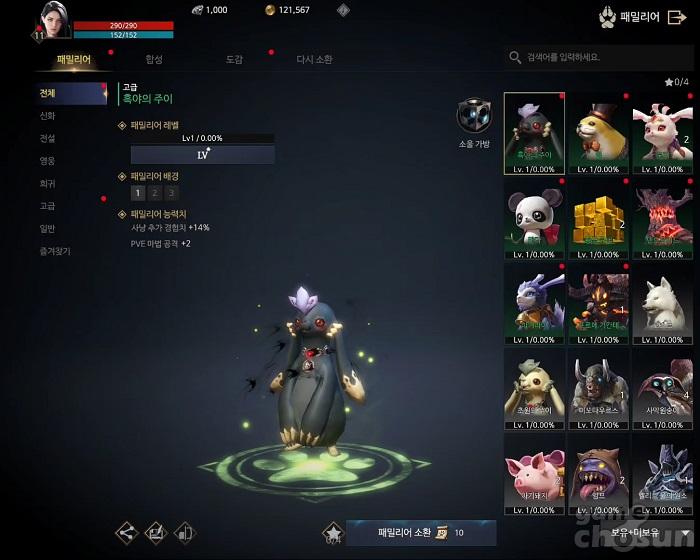Viewport: 700px width, 560px height.
Task: Select familiar background number 2
Action: [155, 193]
